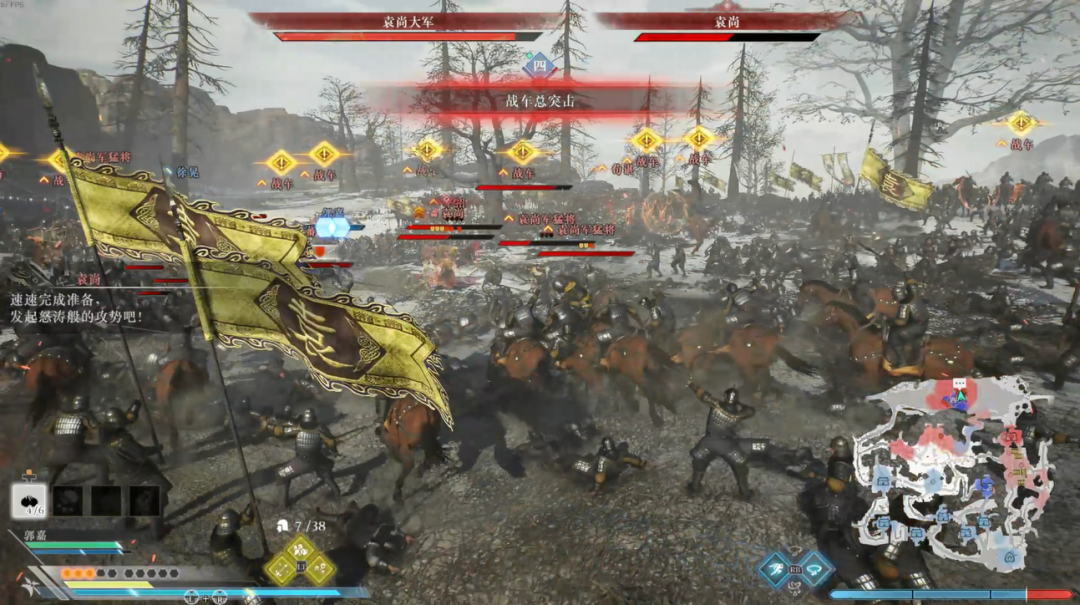Activate the blue whirlwind skill icon
The image size is (1080, 605).
click(816, 569)
